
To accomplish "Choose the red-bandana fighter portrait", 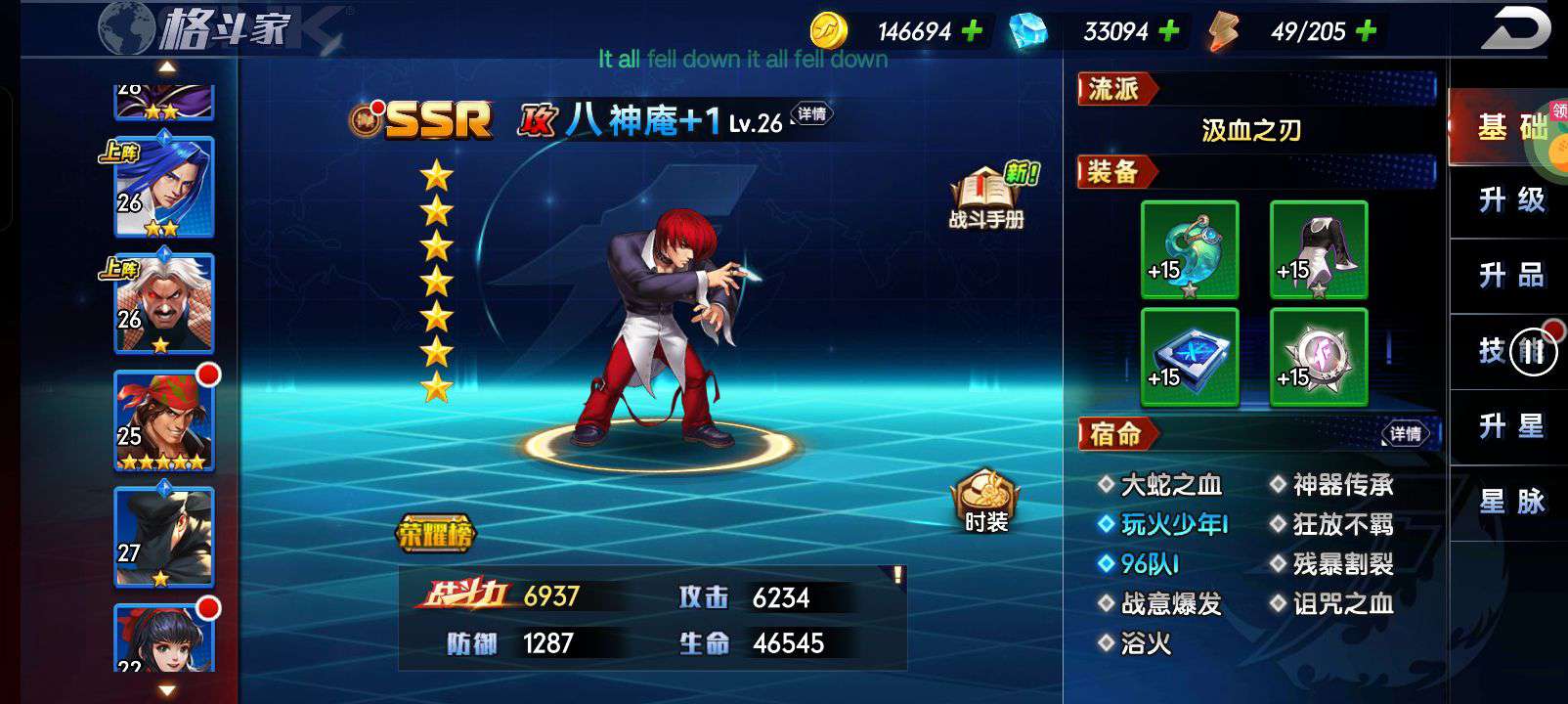I will click(164, 420).
